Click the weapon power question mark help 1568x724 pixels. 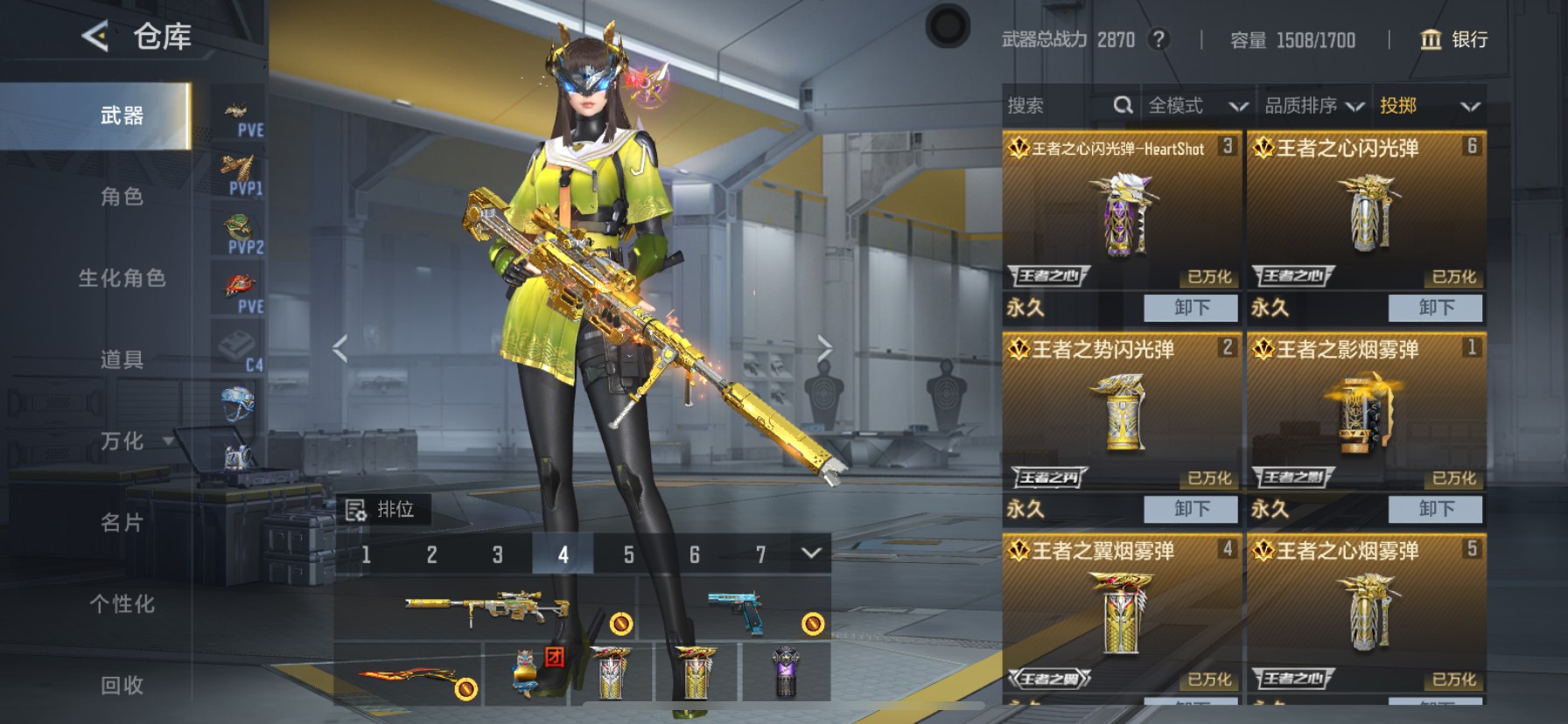(x=1158, y=39)
